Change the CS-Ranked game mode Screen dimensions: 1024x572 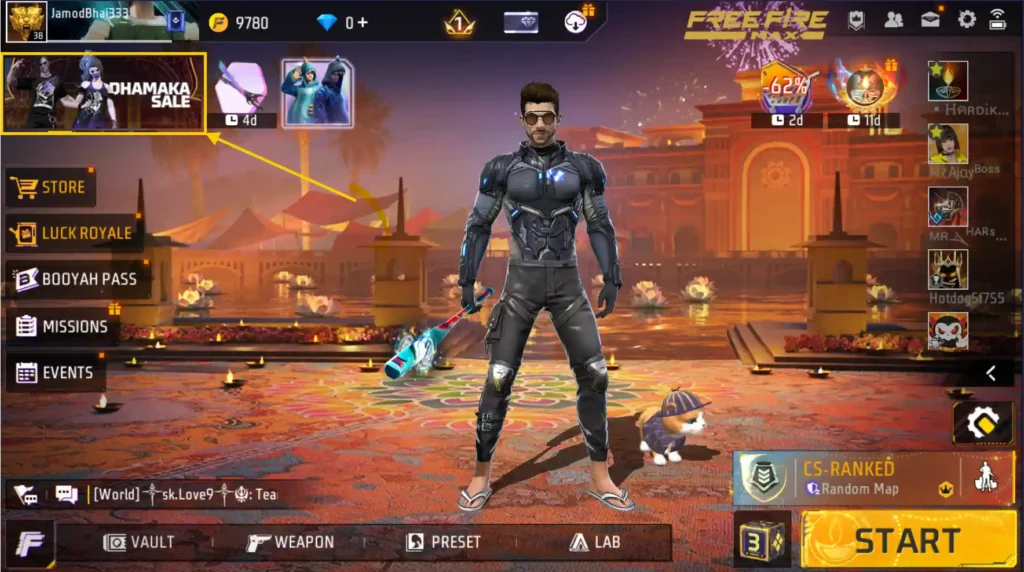coord(845,477)
